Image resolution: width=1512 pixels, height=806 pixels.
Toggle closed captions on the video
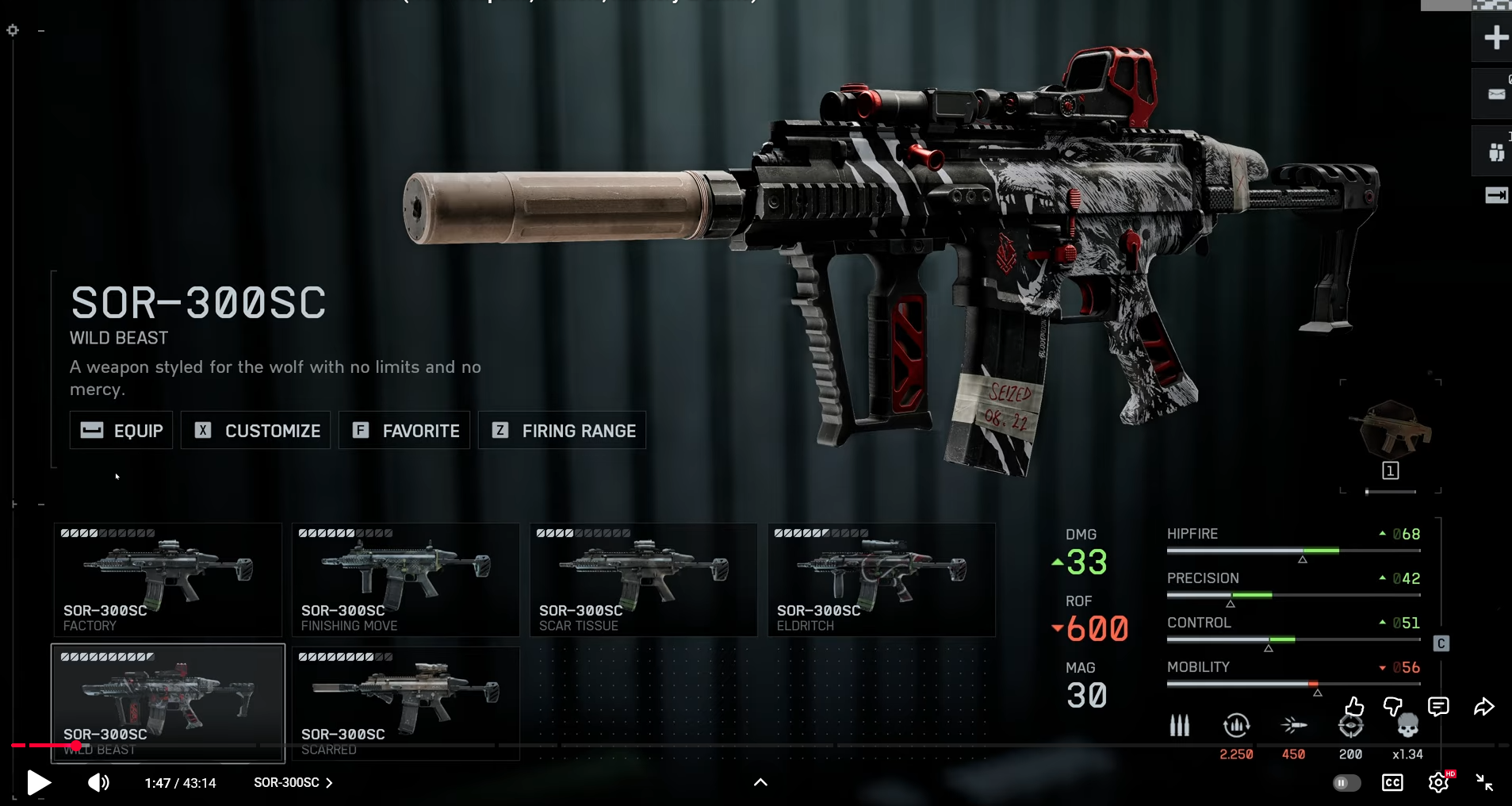[x=1392, y=783]
